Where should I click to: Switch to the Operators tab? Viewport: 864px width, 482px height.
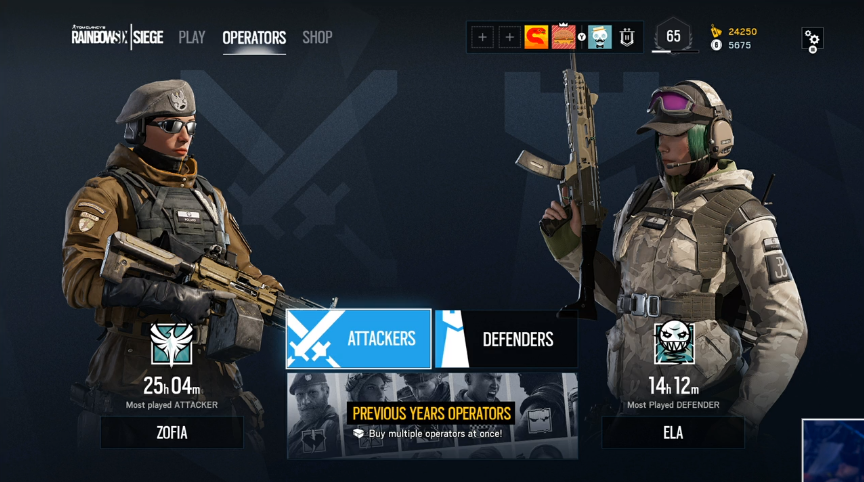[254, 38]
